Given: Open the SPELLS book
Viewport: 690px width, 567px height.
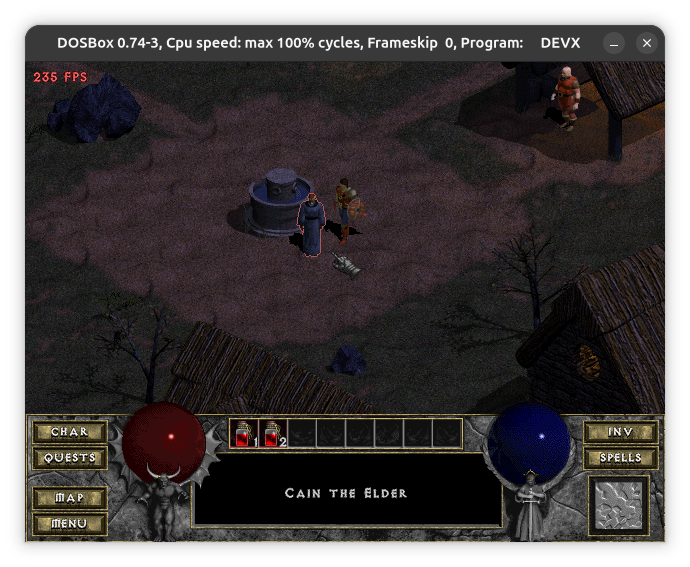Looking at the screenshot, I should click(x=621, y=458).
